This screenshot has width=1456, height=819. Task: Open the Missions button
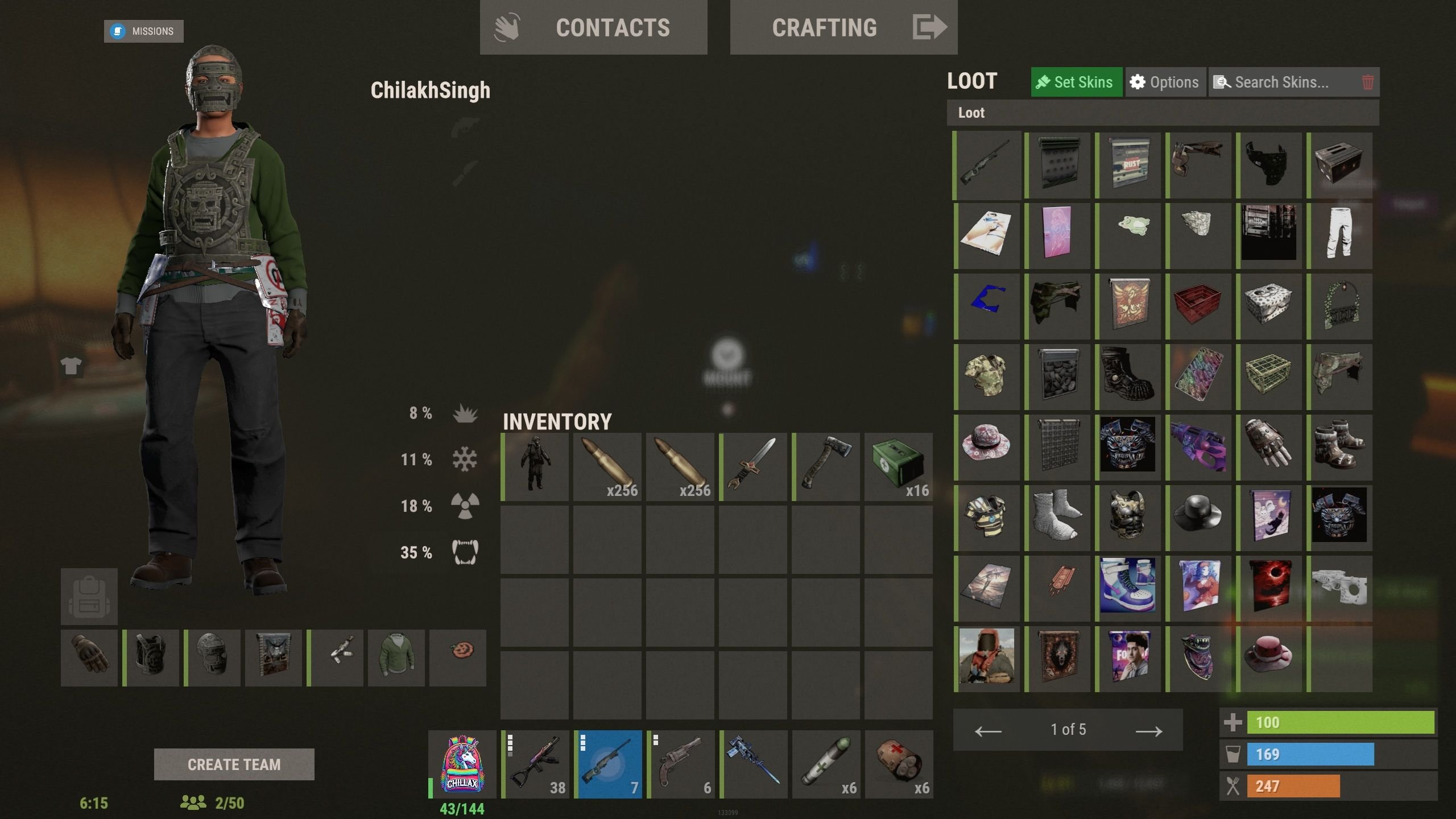[143, 31]
